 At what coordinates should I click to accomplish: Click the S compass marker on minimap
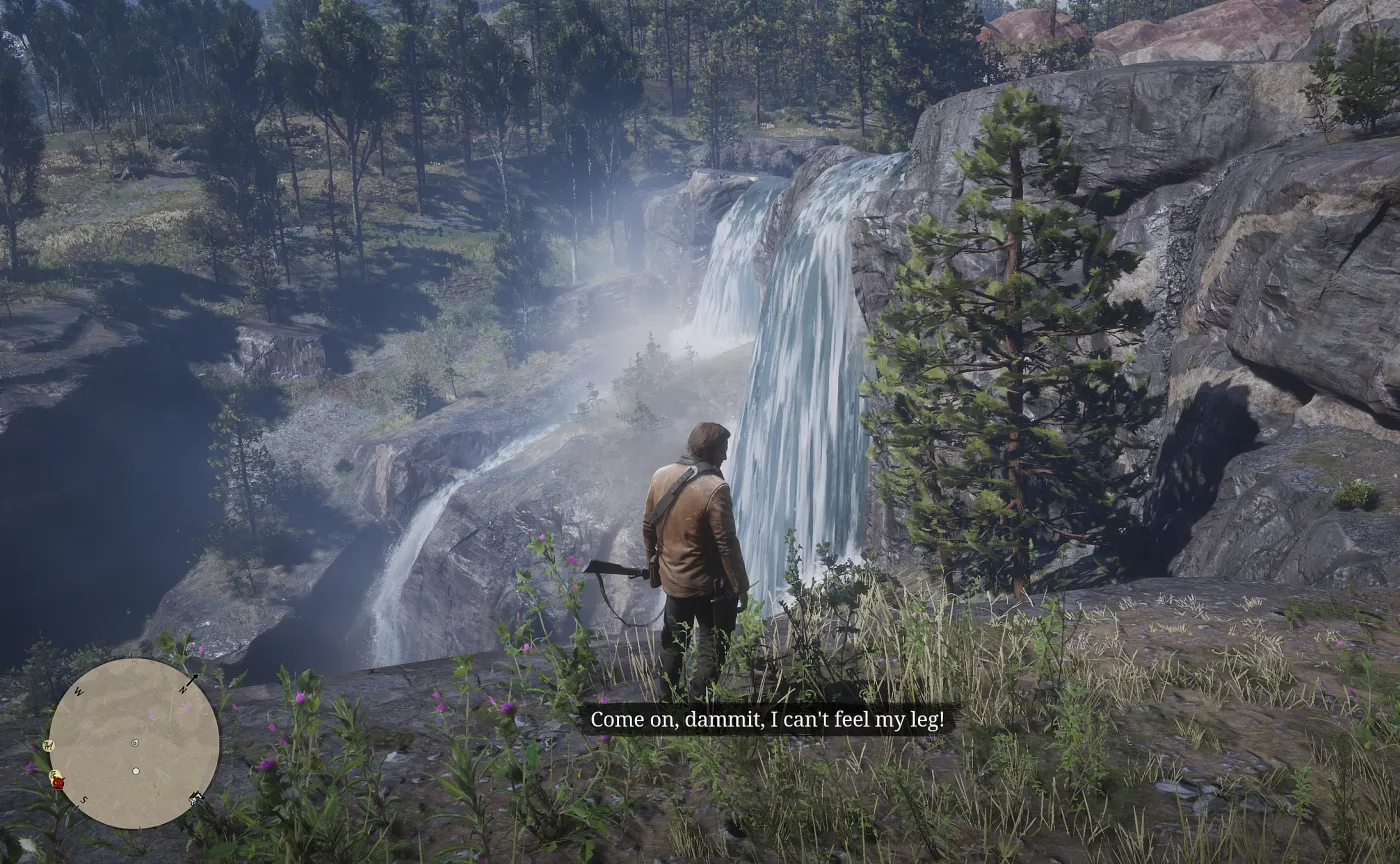click(84, 800)
